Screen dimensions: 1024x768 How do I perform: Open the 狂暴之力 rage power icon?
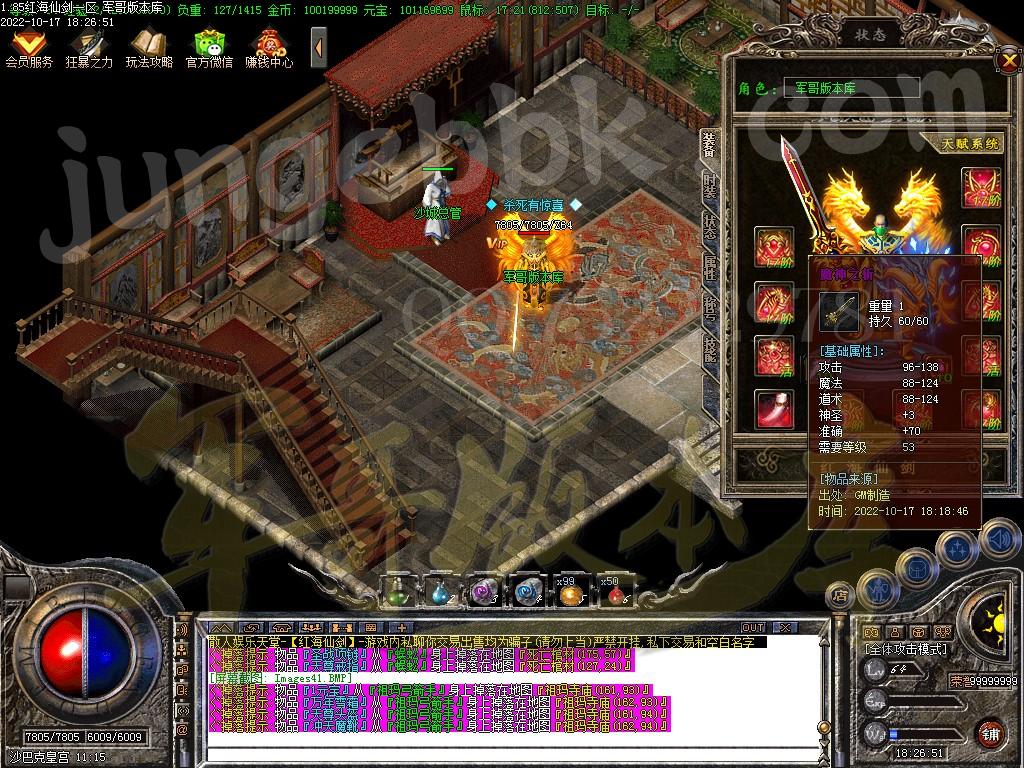[x=89, y=47]
